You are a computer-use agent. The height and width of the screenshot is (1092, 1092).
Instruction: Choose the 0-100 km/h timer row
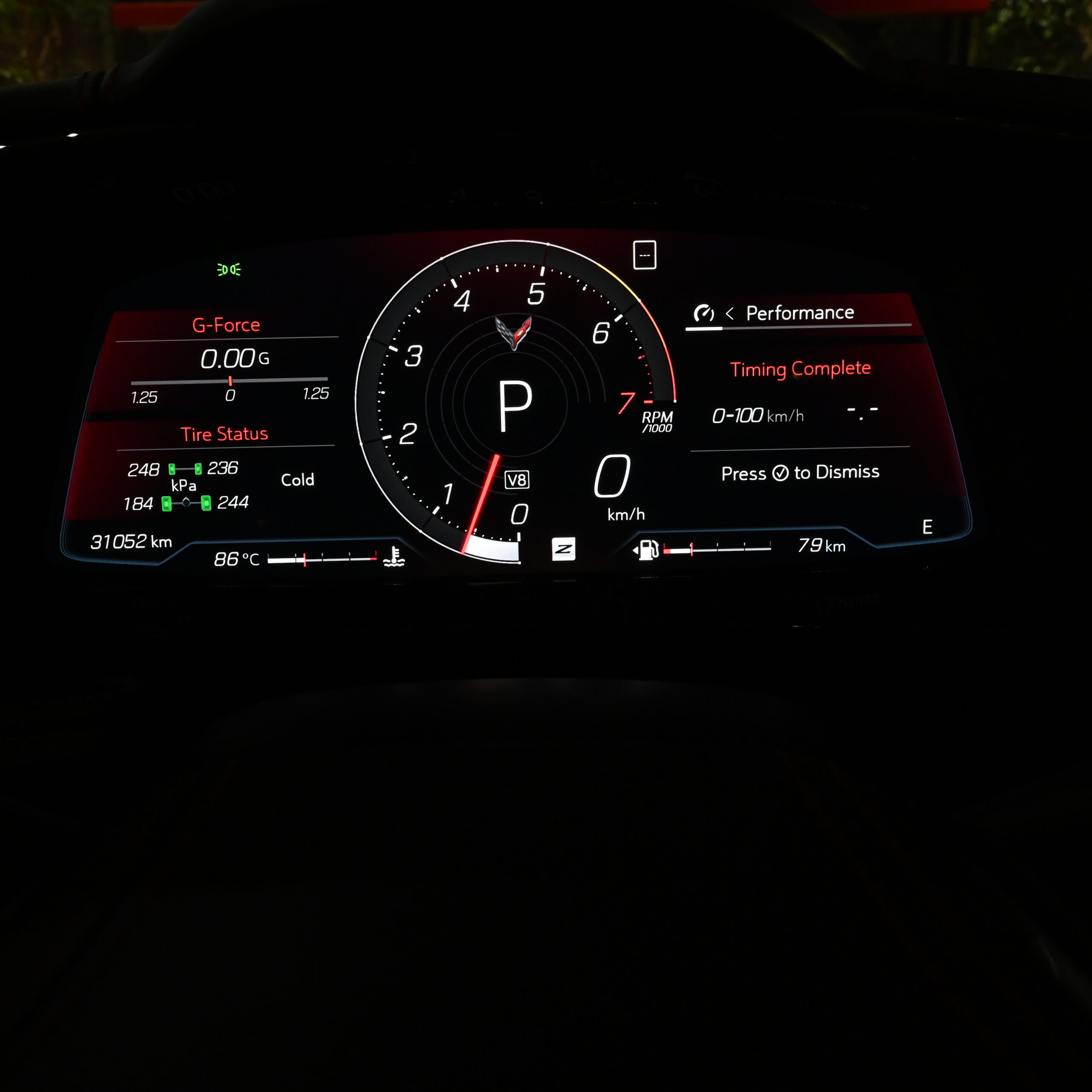(x=794, y=416)
